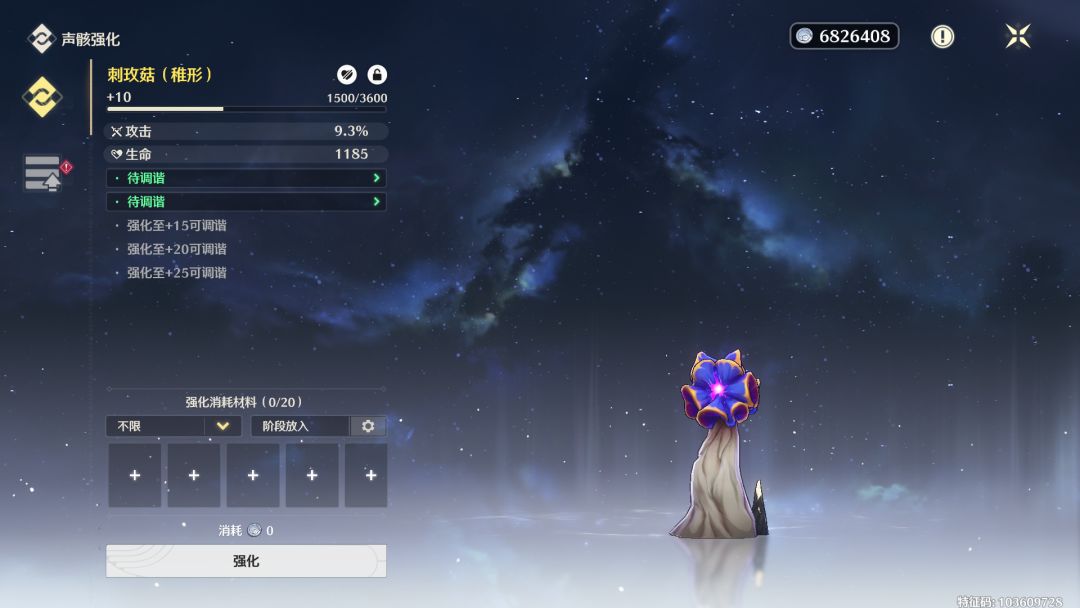
Task: Show the exclamation info help
Action: point(942,36)
